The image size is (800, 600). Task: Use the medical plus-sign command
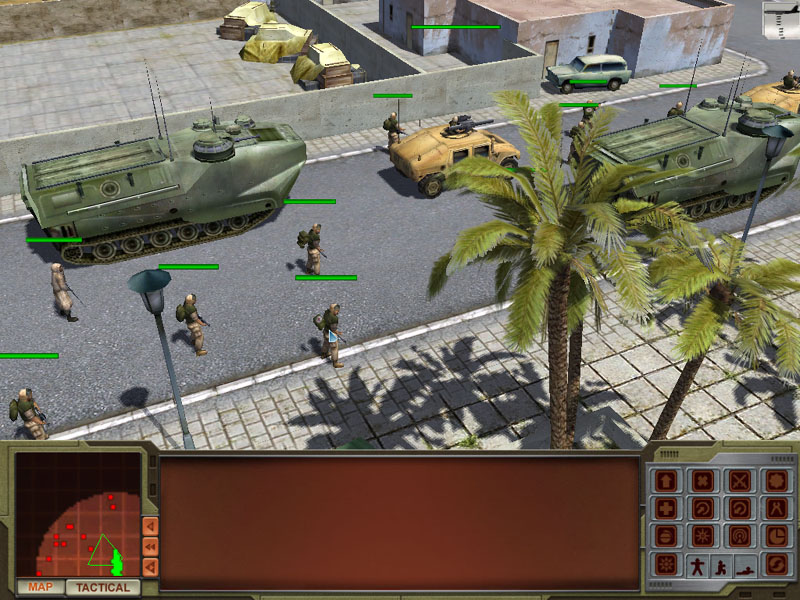pyautogui.click(x=666, y=508)
